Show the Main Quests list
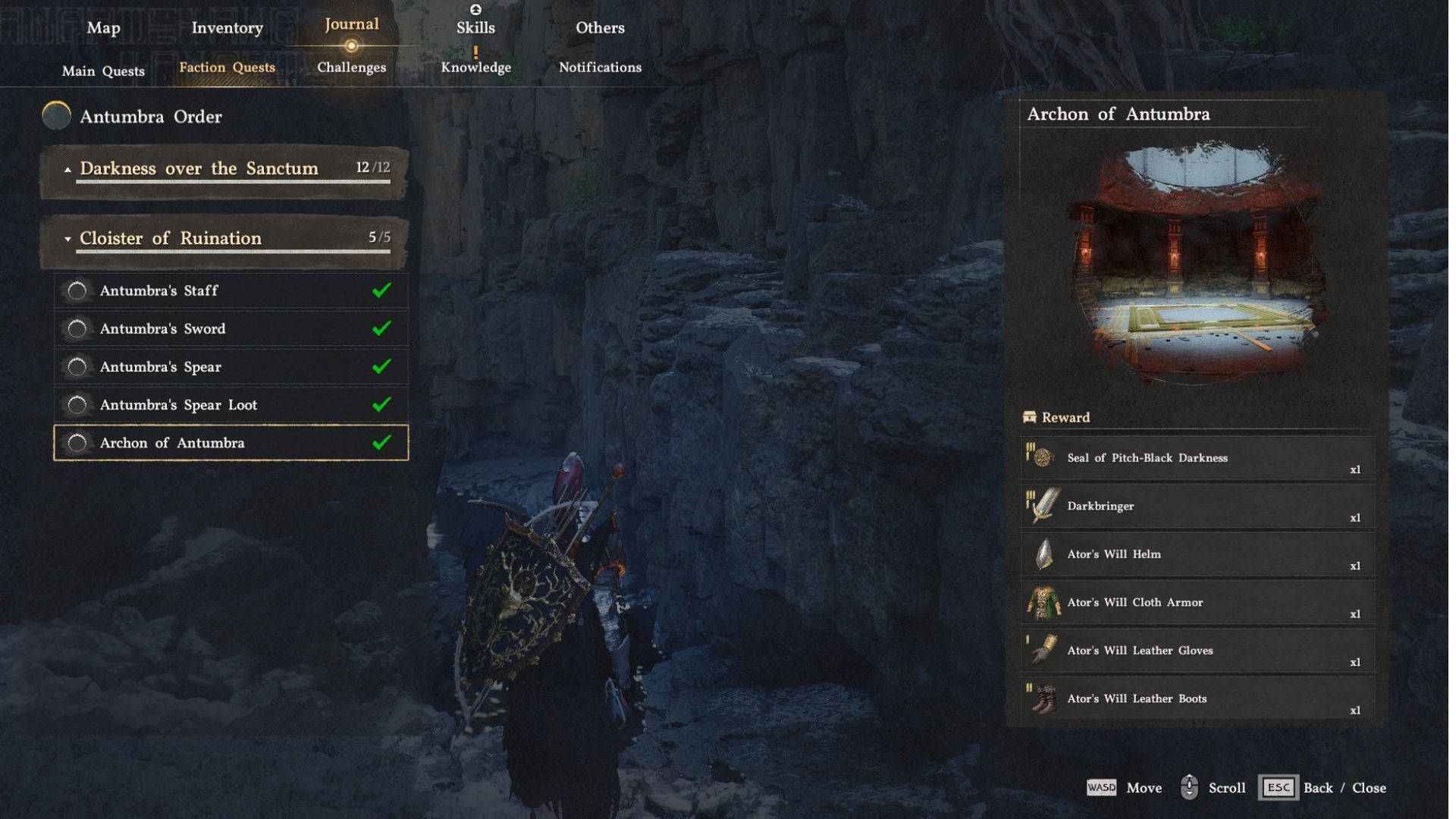This screenshot has height=819, width=1456. click(103, 71)
